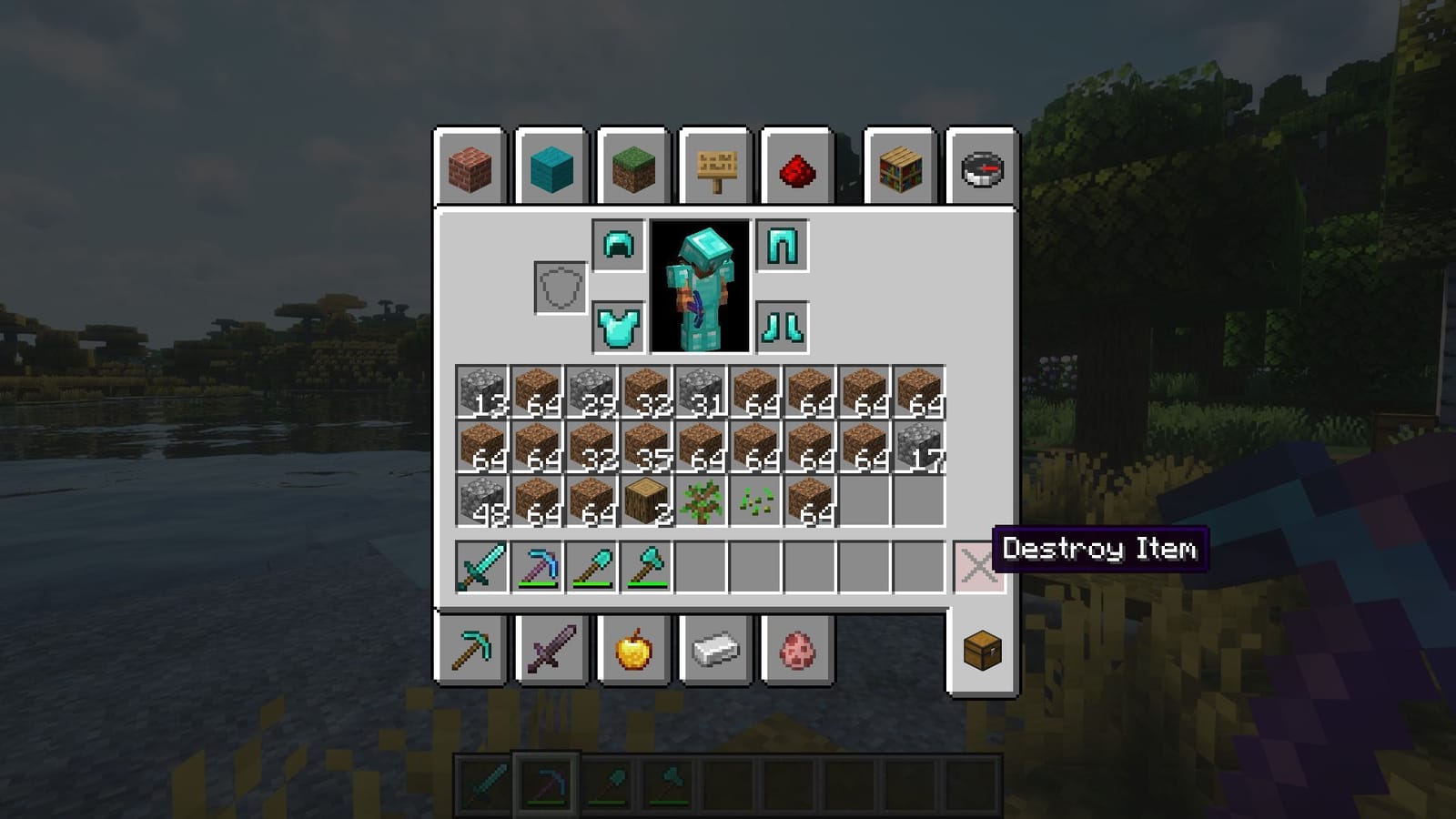The image size is (1456, 819).
Task: Open the Spawn Eggs tab
Action: click(x=799, y=651)
